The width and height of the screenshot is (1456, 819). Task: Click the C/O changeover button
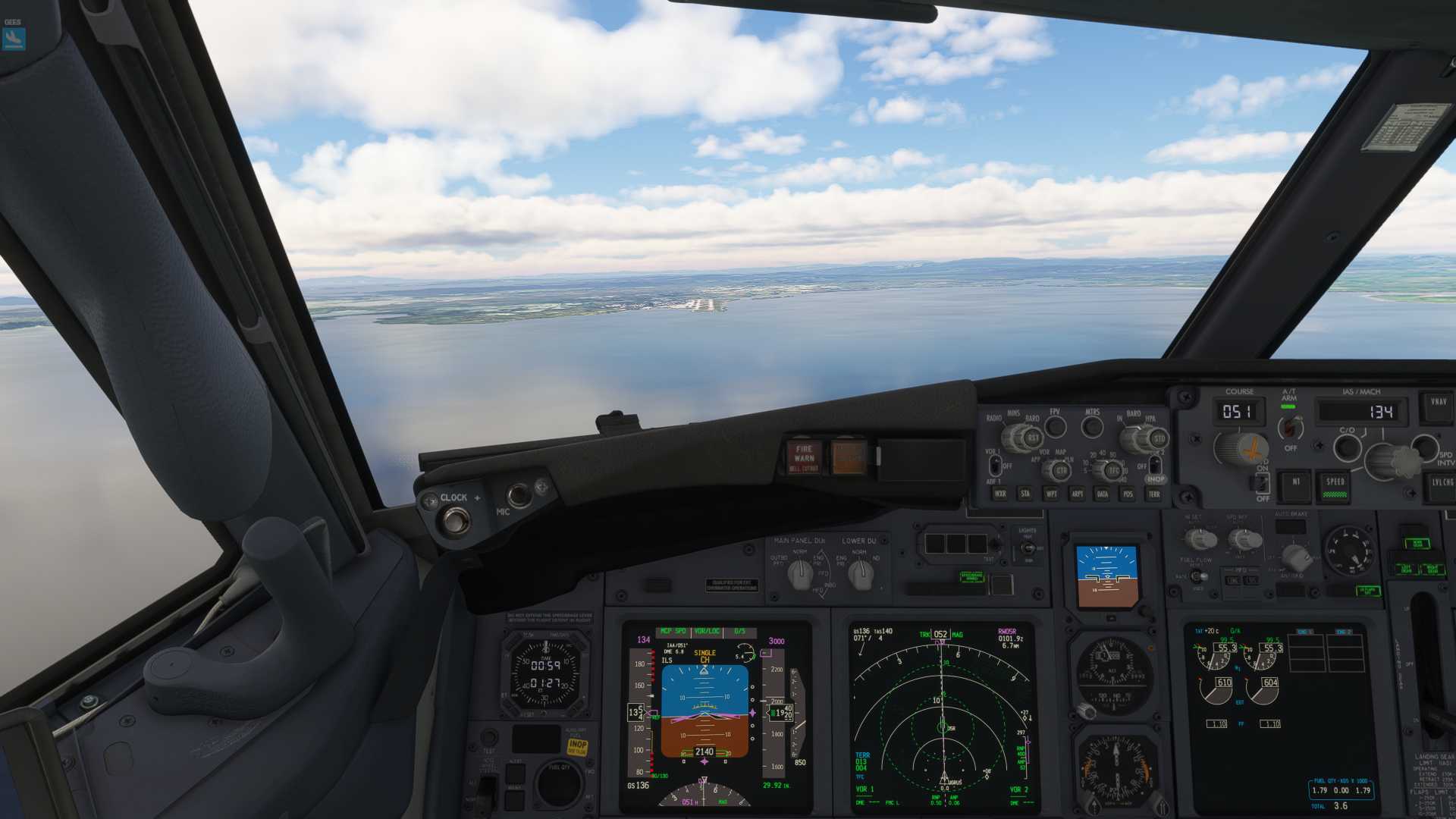click(x=1347, y=447)
